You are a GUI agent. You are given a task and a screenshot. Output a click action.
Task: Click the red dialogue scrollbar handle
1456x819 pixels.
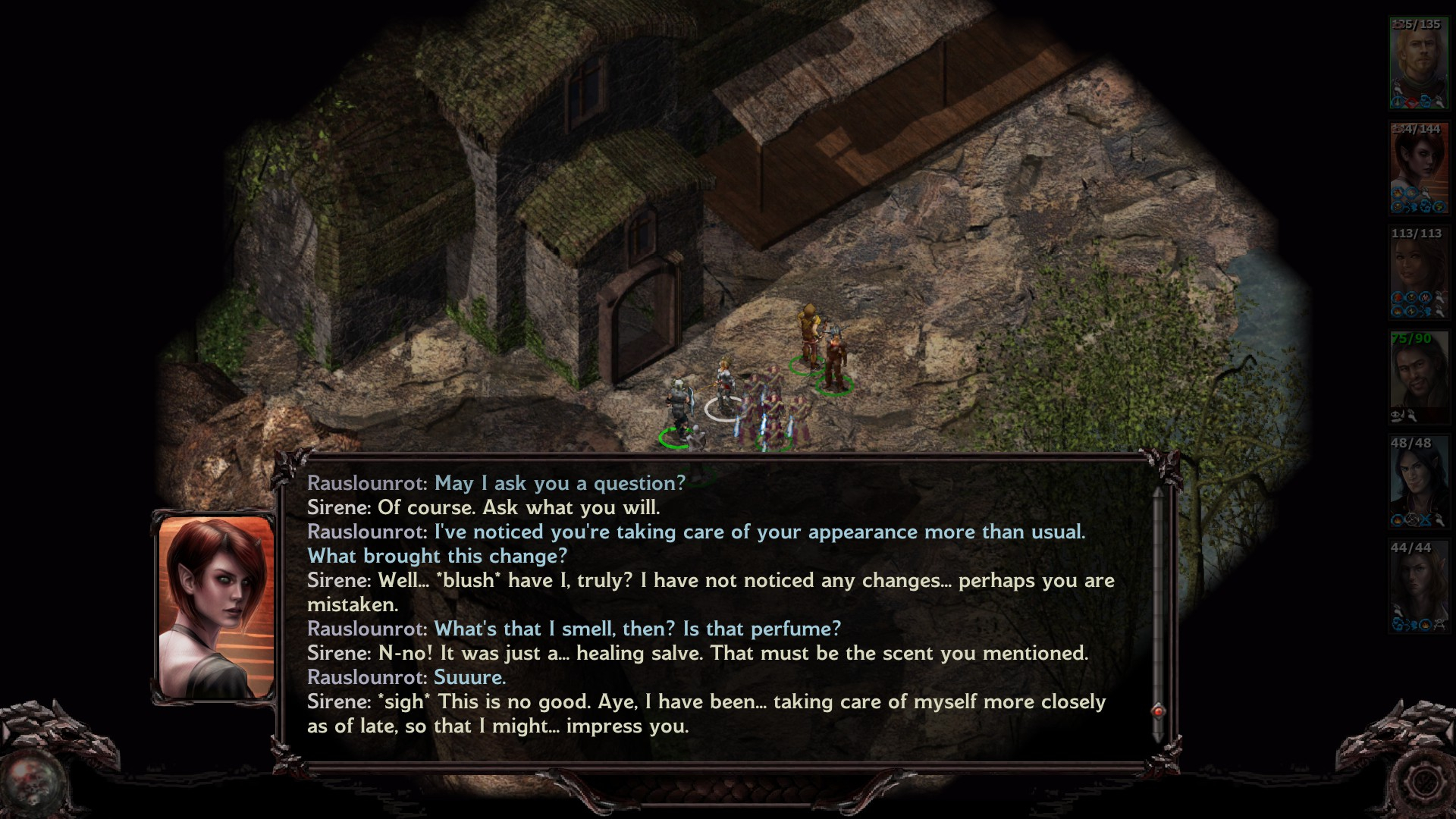click(x=1158, y=711)
